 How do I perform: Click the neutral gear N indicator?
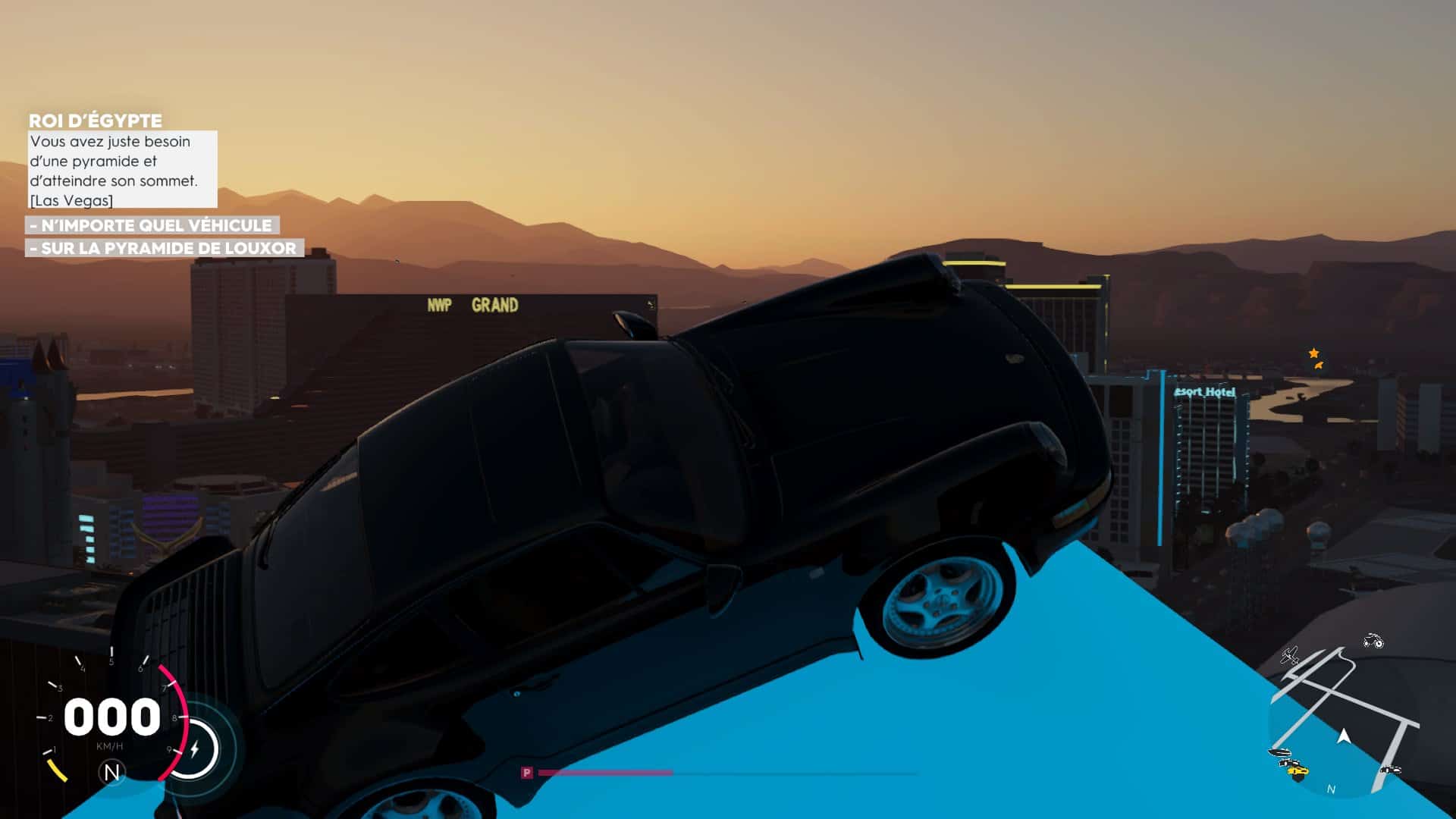[x=111, y=773]
